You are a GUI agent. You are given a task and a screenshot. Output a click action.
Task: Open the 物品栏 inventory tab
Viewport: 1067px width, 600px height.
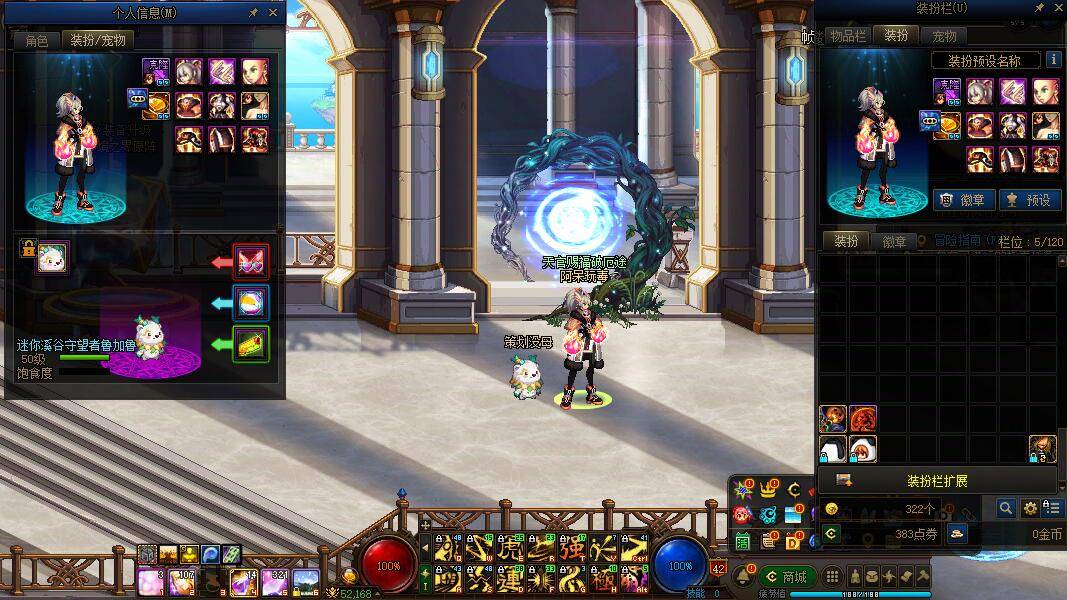click(x=846, y=35)
